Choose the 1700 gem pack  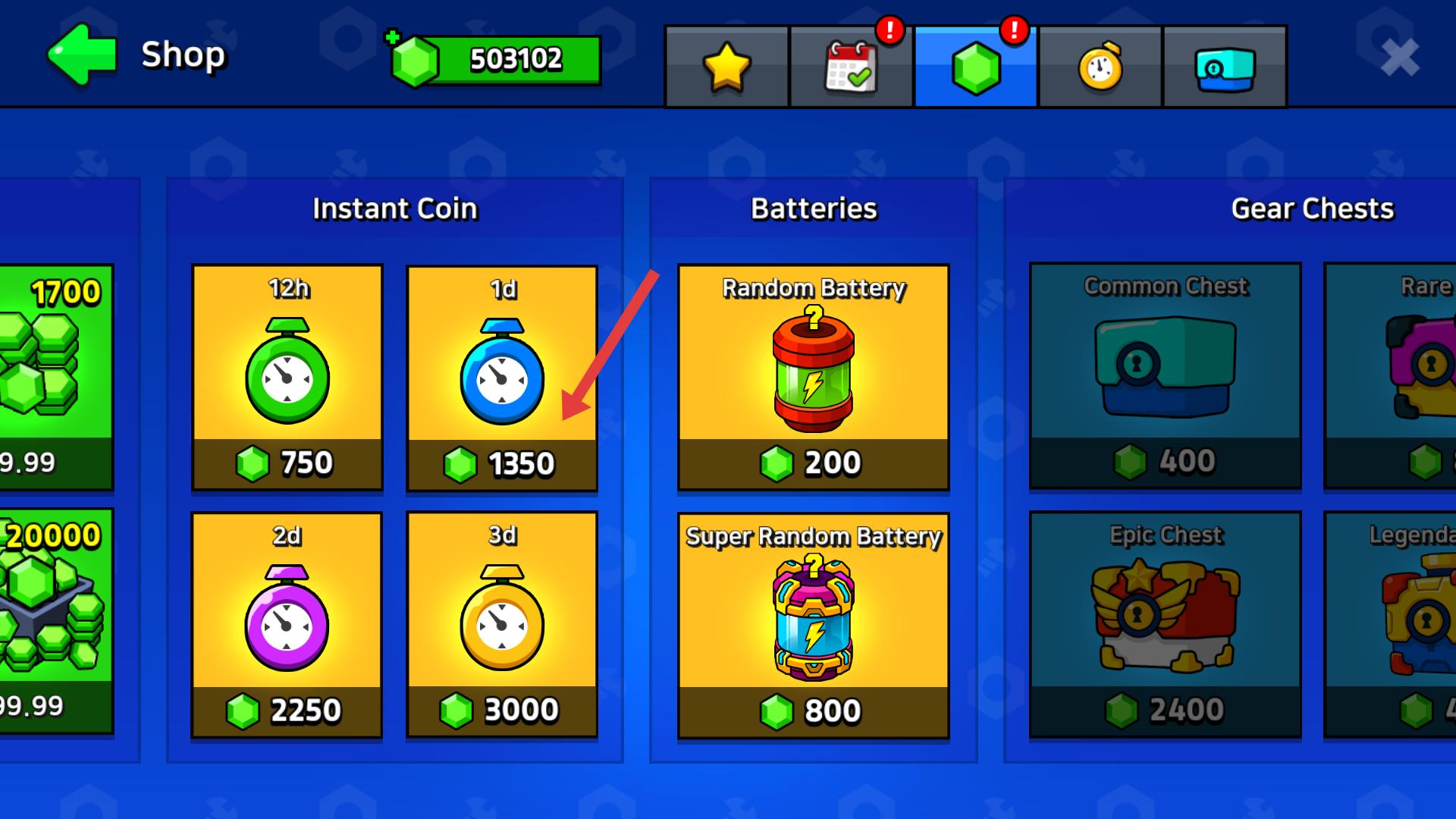pyautogui.click(x=55, y=377)
